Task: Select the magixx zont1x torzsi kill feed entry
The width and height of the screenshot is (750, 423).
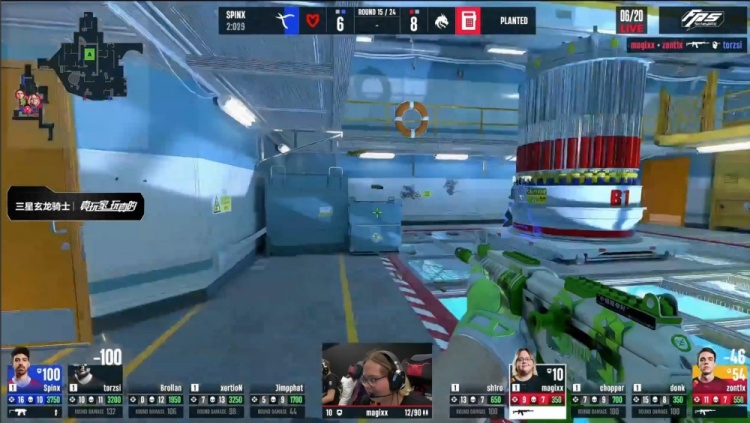Action: pos(686,45)
